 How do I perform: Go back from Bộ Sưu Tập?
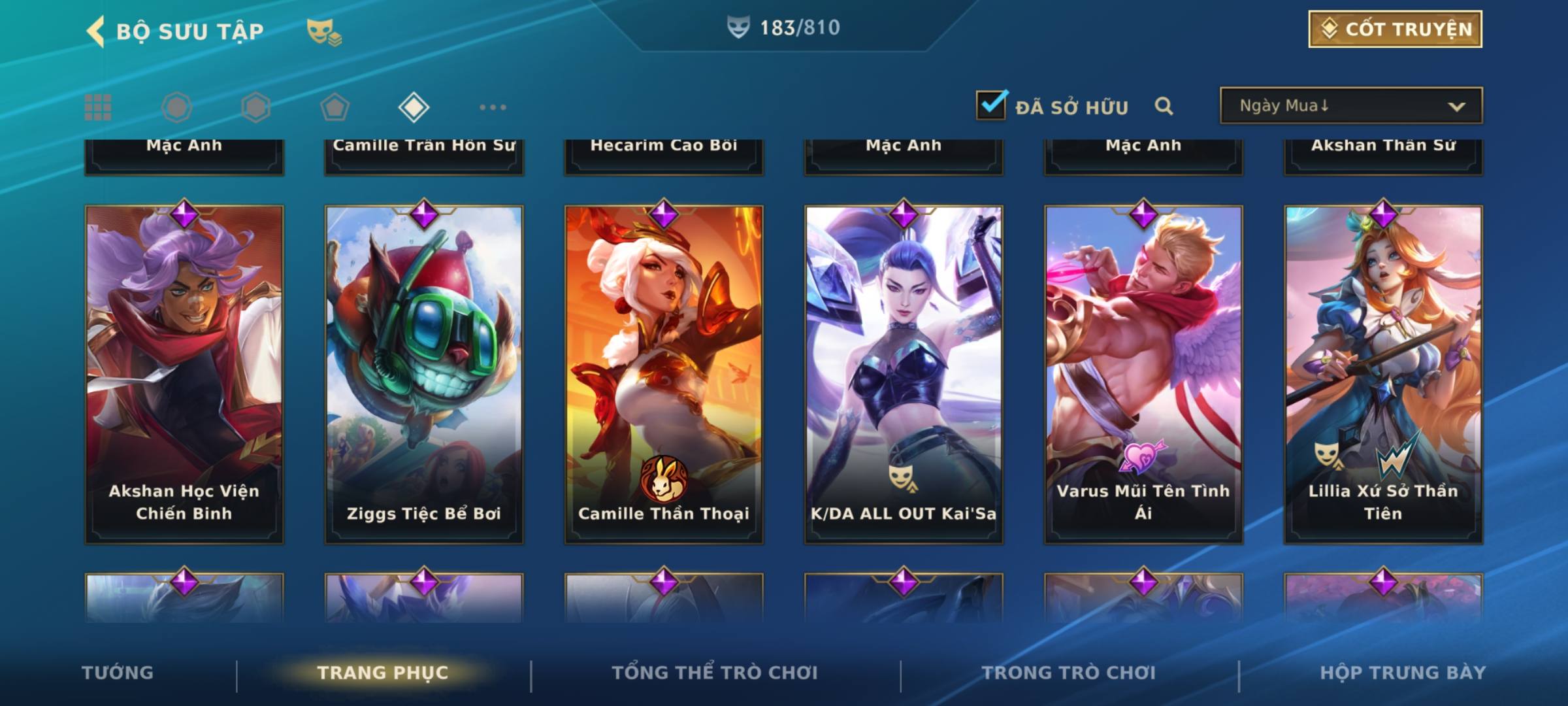coord(96,31)
